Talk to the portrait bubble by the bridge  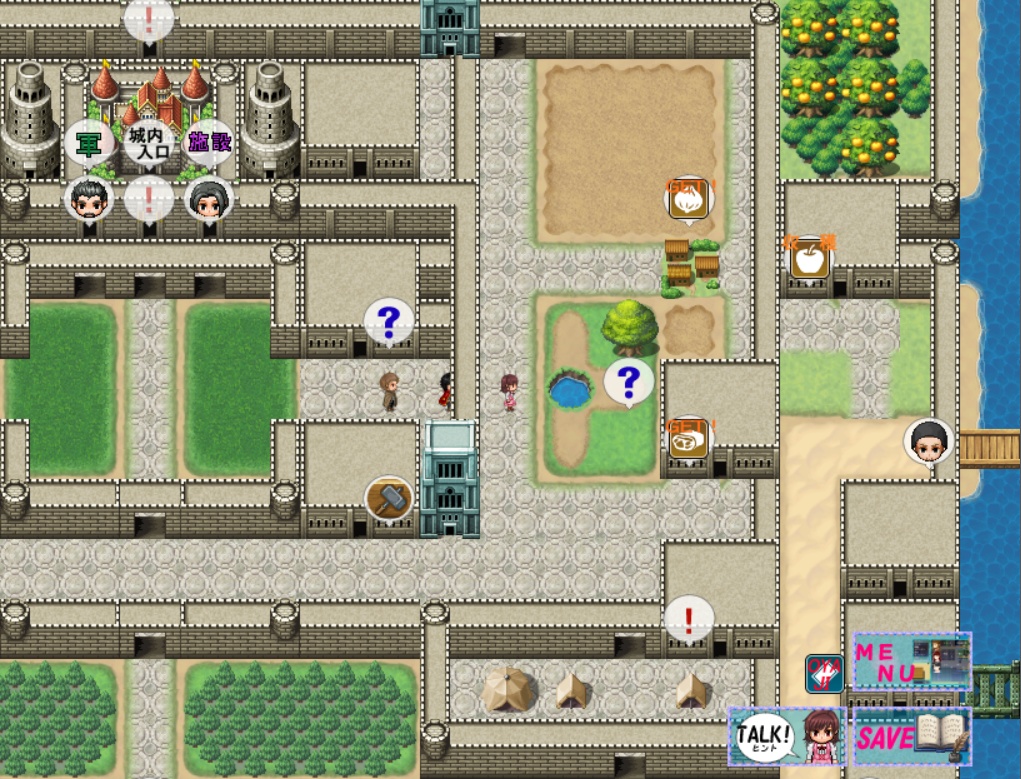coord(928,442)
